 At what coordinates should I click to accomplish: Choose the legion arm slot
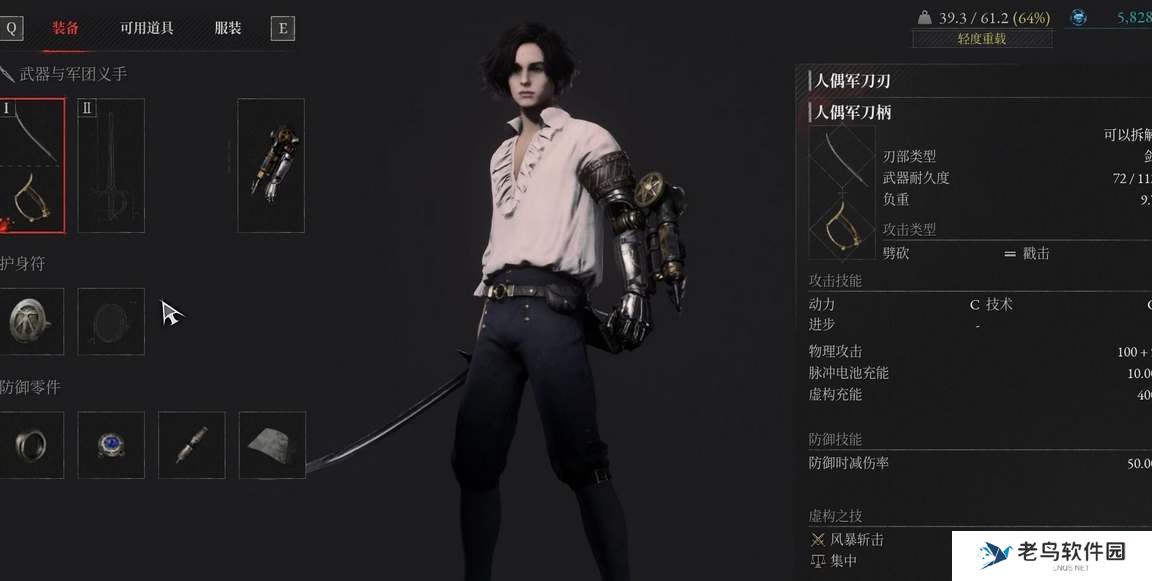click(271, 165)
